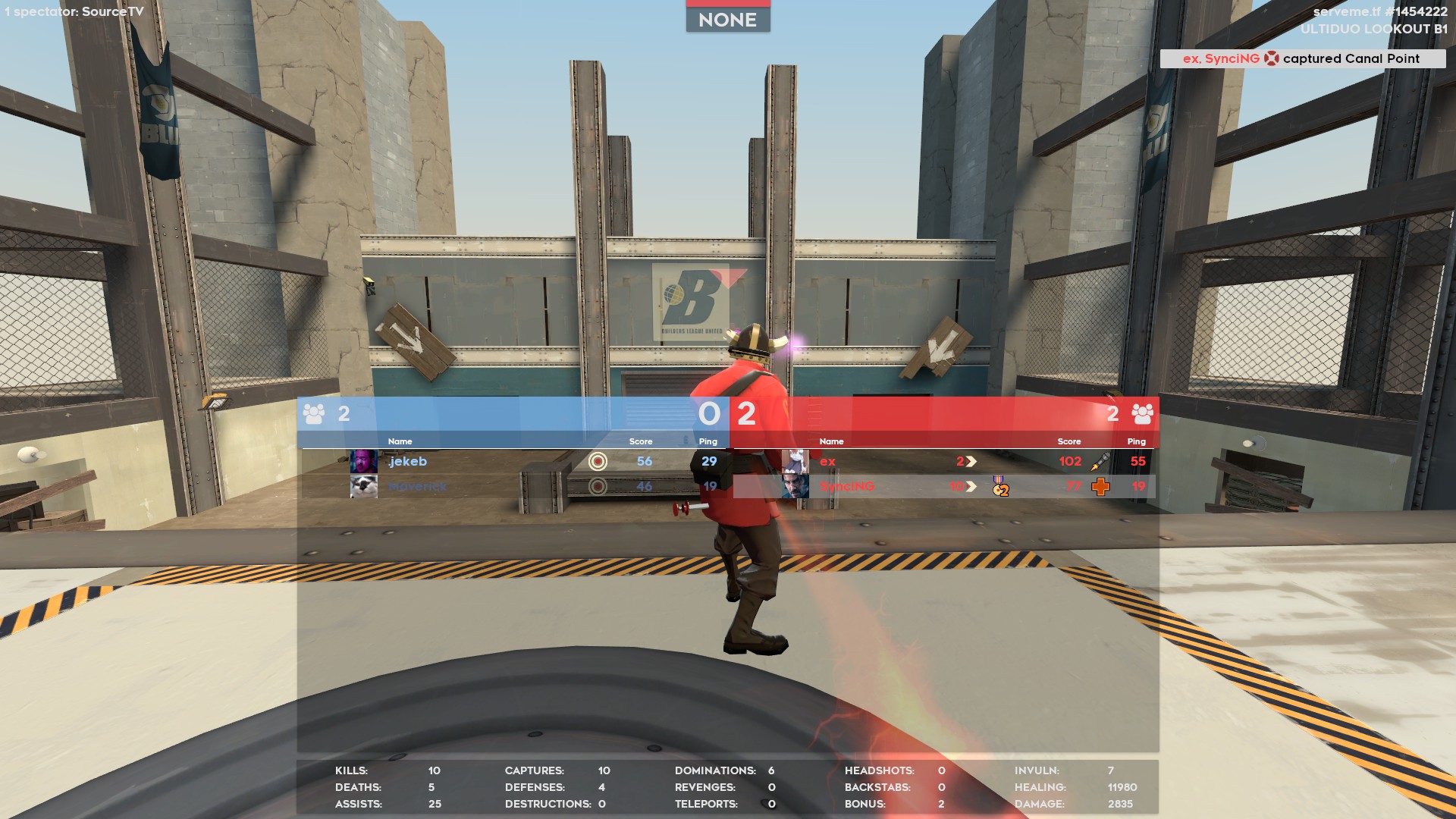Screen dimensions: 1456x819
Task: Click jekeb's avatar thumbnail
Action: click(363, 461)
